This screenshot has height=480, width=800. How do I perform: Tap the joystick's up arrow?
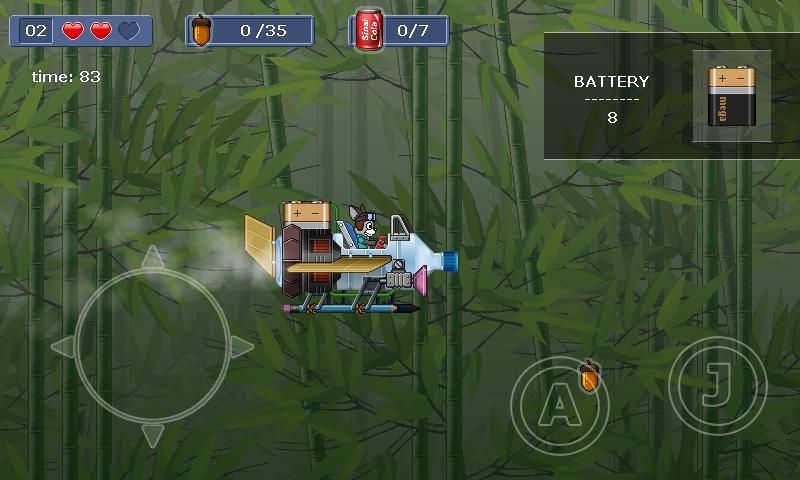(x=152, y=257)
